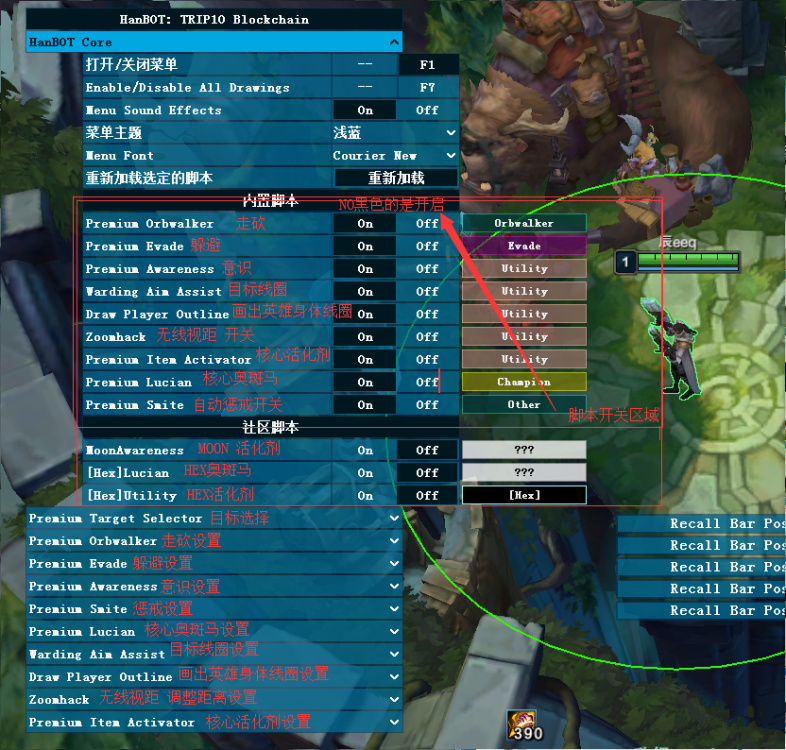Turn Off MoonAwareness community script
786x750 pixels.
pyautogui.click(x=427, y=450)
